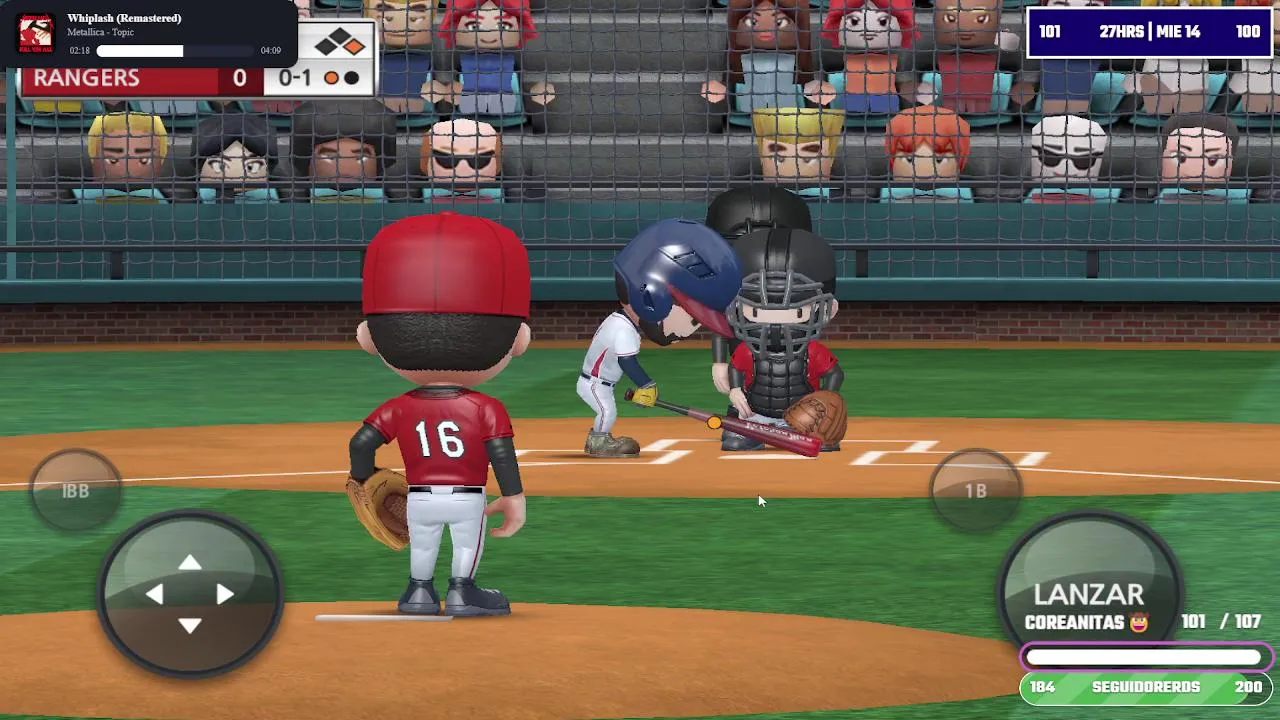Move pitch aim right with right arrow

pyautogui.click(x=225, y=595)
